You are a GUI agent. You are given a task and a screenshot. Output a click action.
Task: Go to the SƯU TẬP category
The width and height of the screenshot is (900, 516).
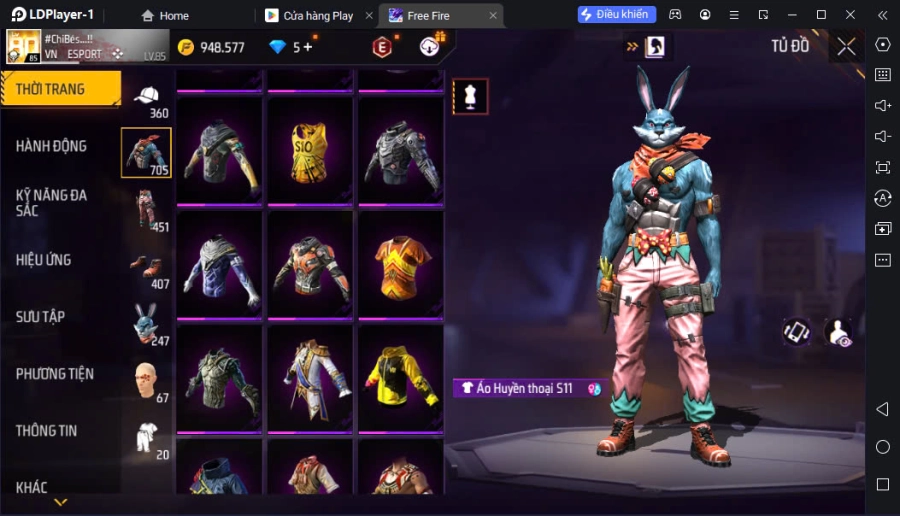40,317
